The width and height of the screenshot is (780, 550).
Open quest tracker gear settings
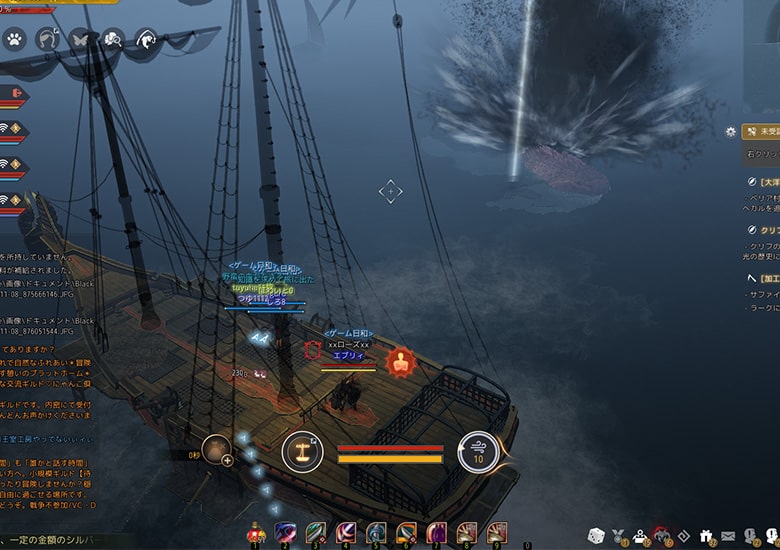731,131
